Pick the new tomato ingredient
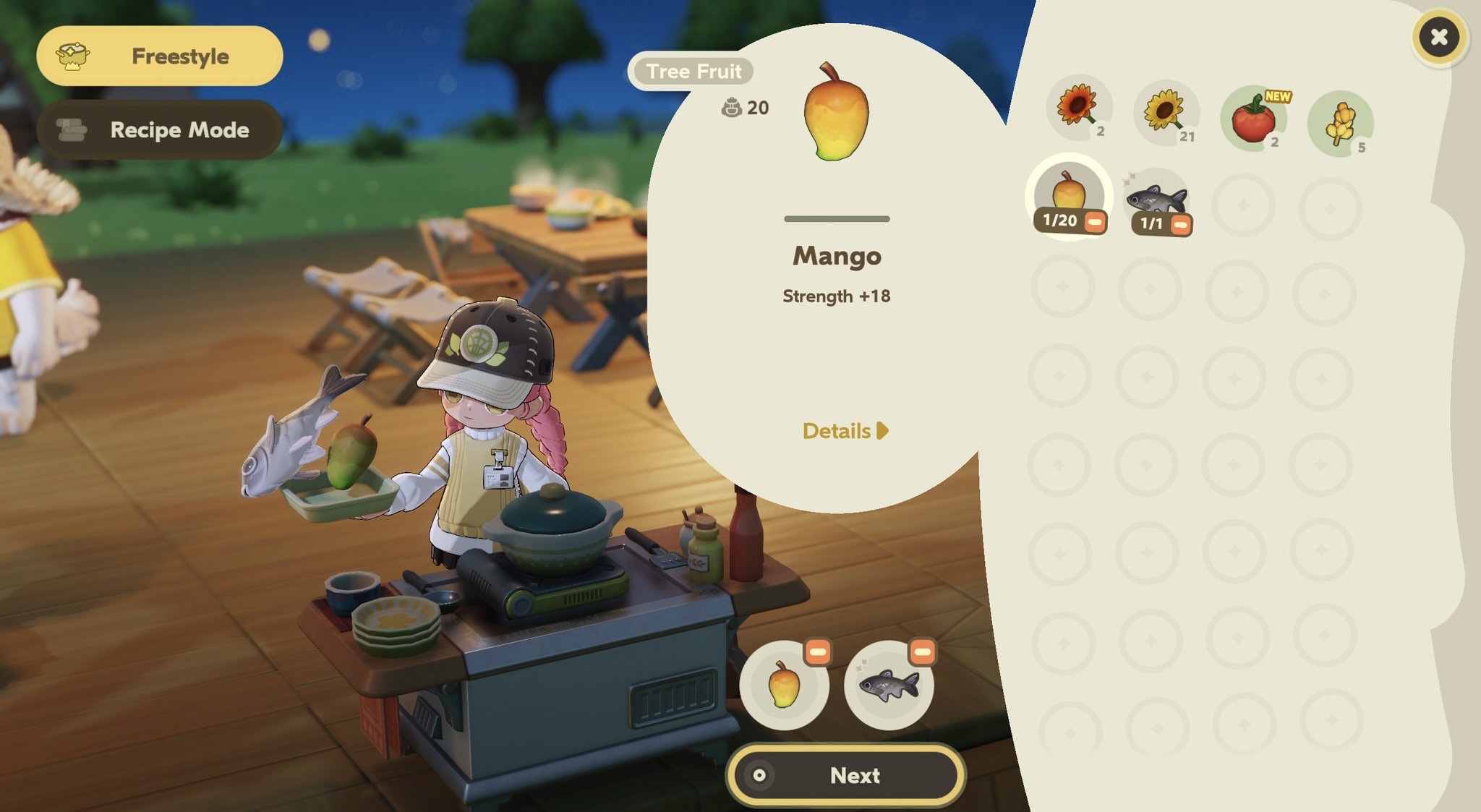The image size is (1481, 812). click(x=1252, y=118)
